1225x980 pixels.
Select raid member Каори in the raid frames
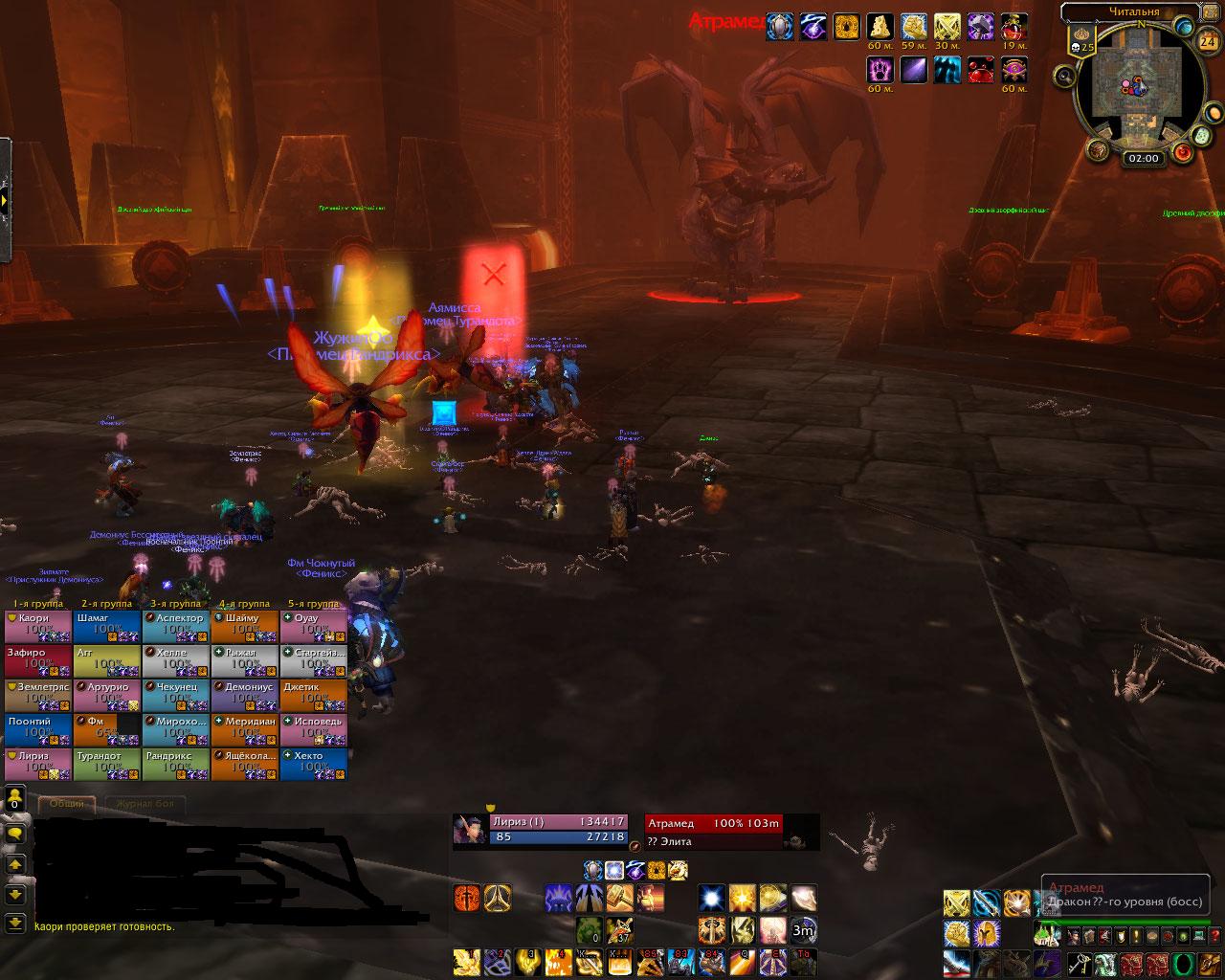tap(38, 625)
